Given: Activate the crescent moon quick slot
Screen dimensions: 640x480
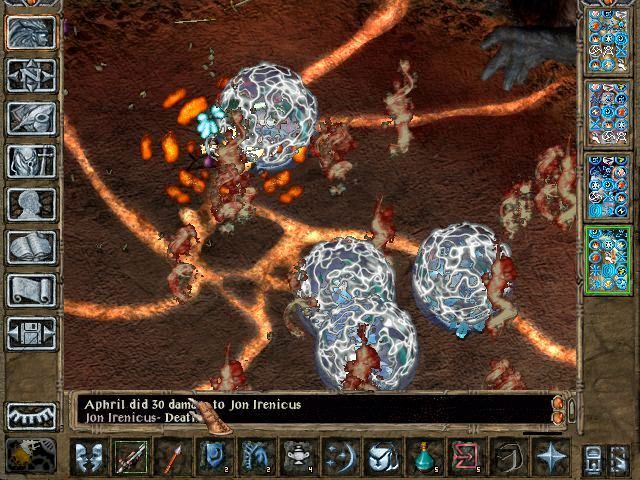Looking at the screenshot, I should [340, 458].
